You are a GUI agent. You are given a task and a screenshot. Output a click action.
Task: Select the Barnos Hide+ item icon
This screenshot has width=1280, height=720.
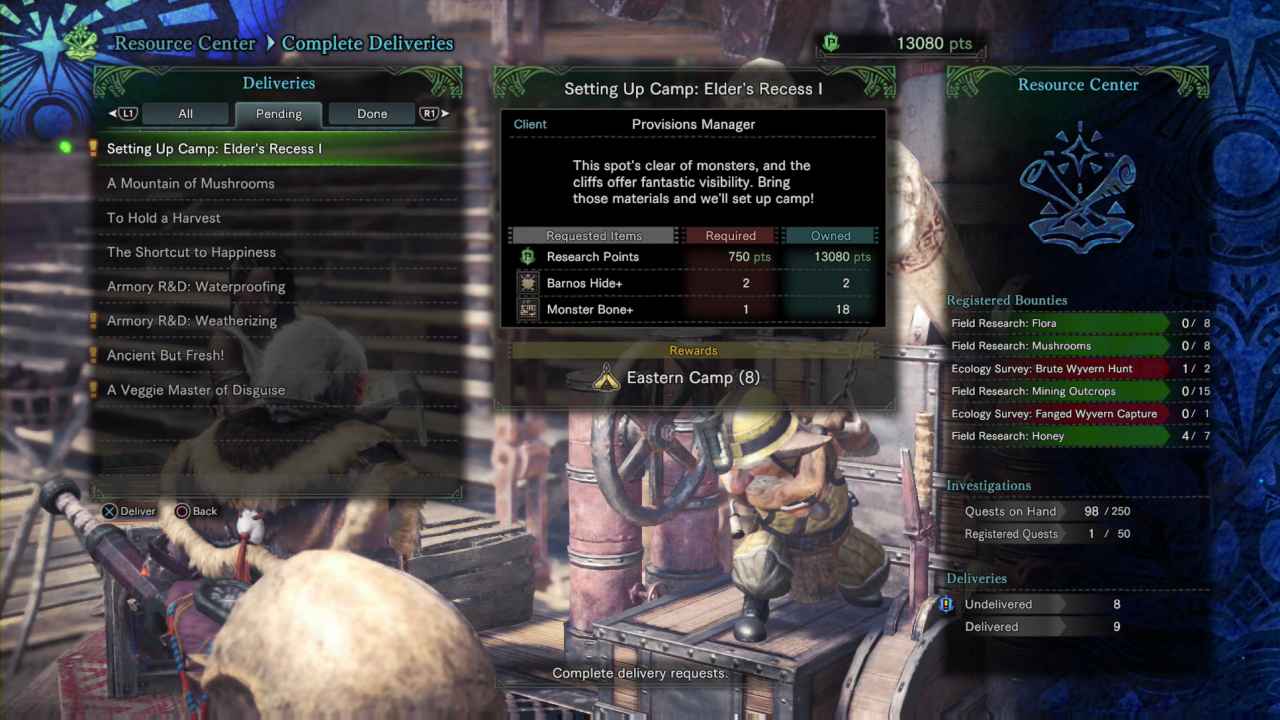pos(529,283)
